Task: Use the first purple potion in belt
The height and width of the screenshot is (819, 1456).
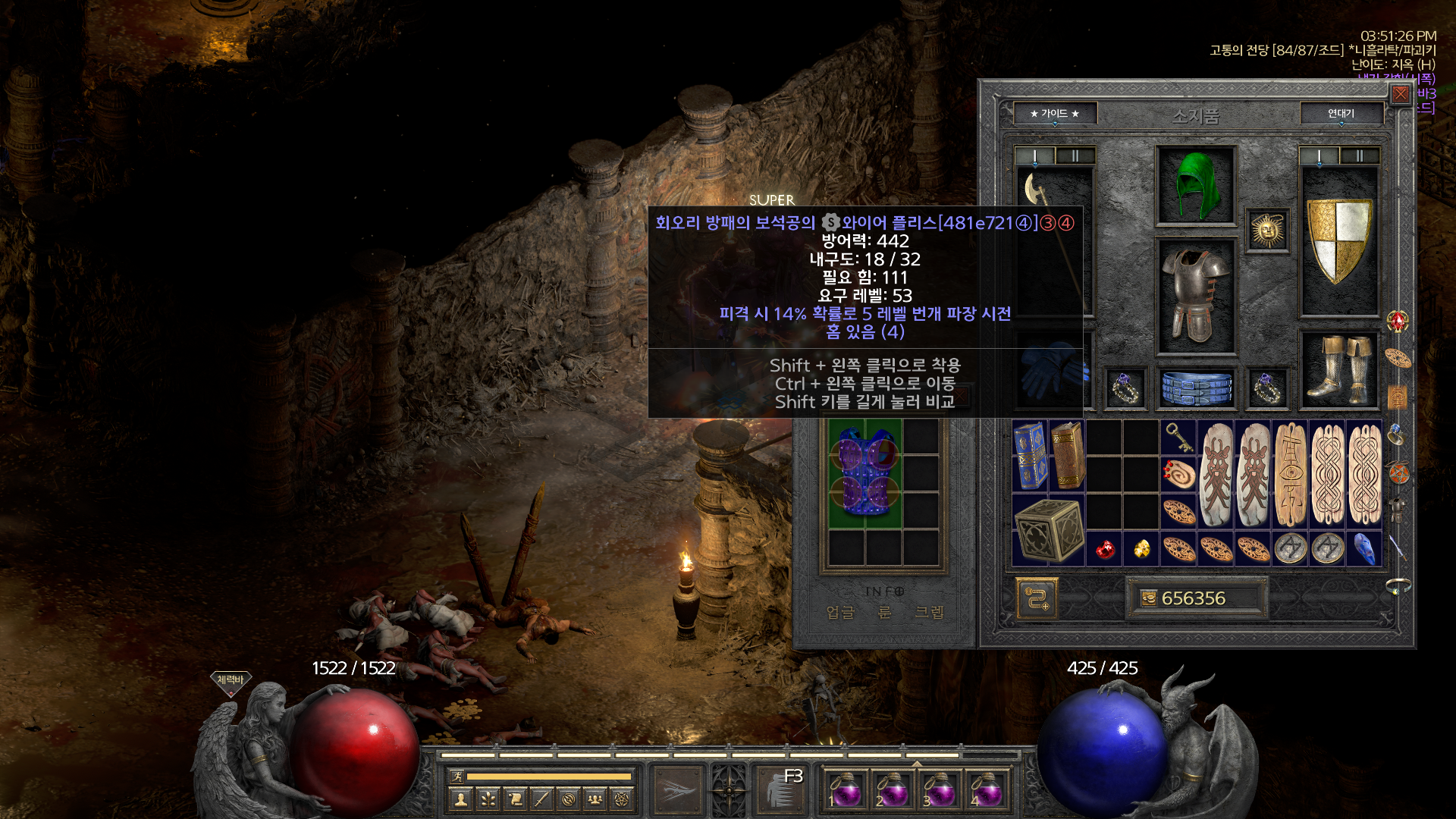Action: [845, 792]
